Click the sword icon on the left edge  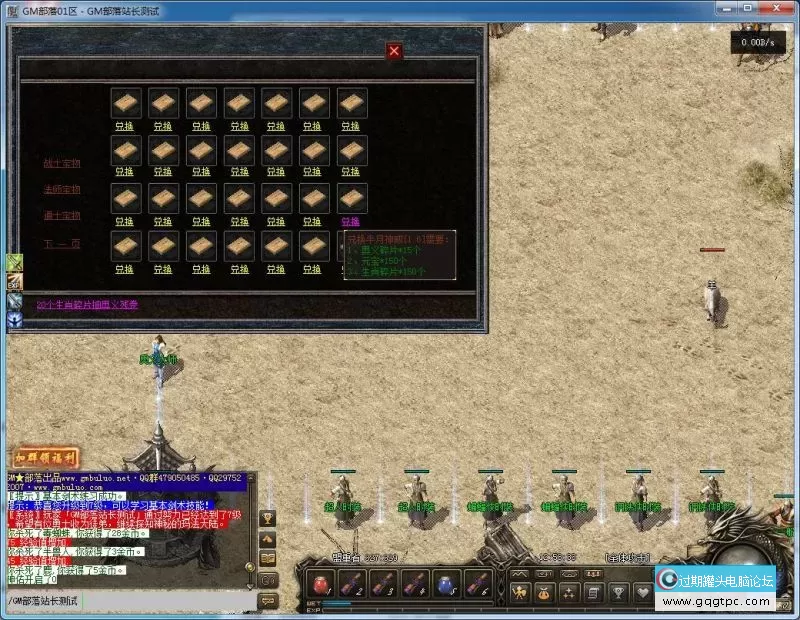pos(15,263)
